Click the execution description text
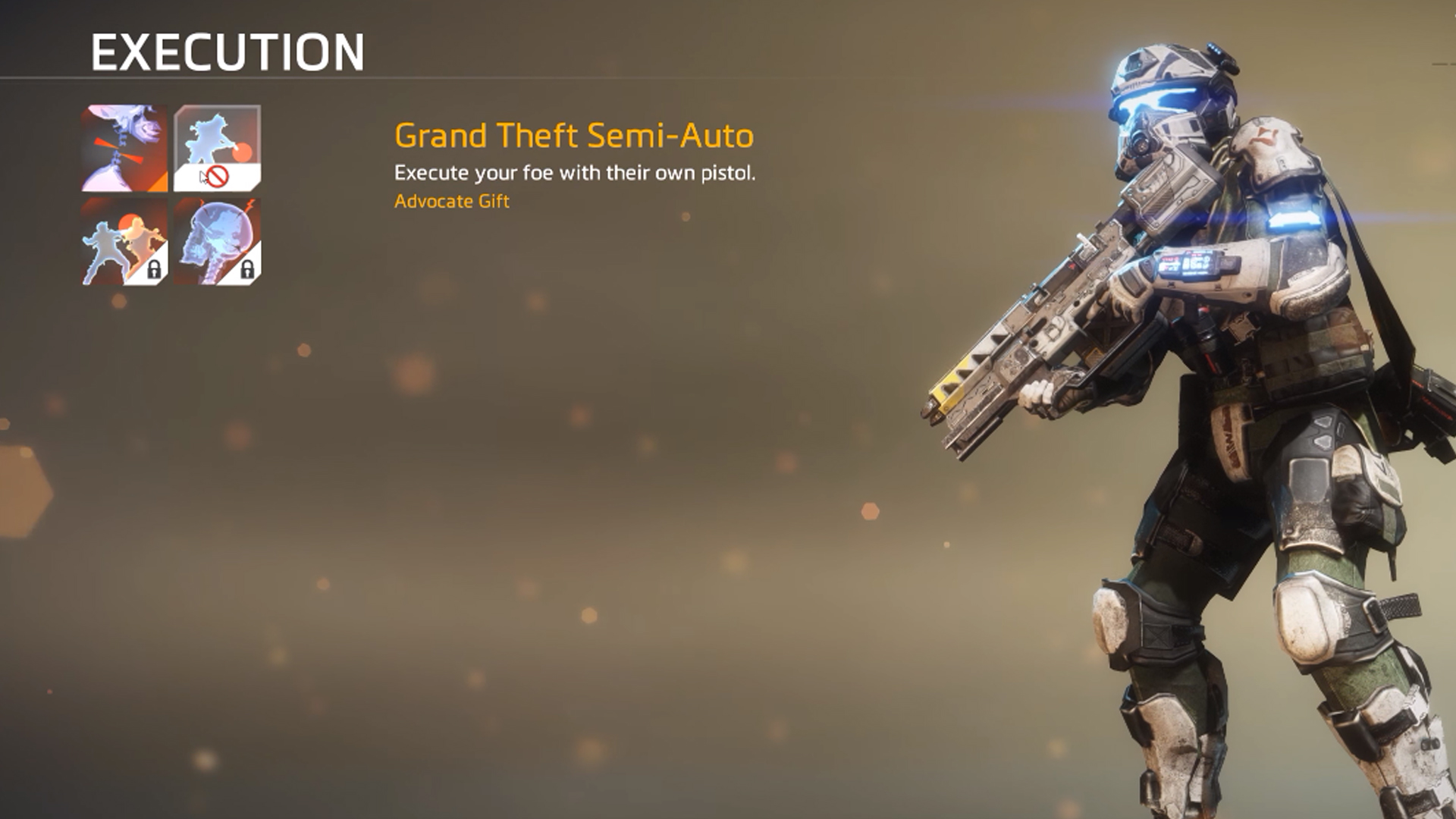This screenshot has height=819, width=1456. (573, 173)
